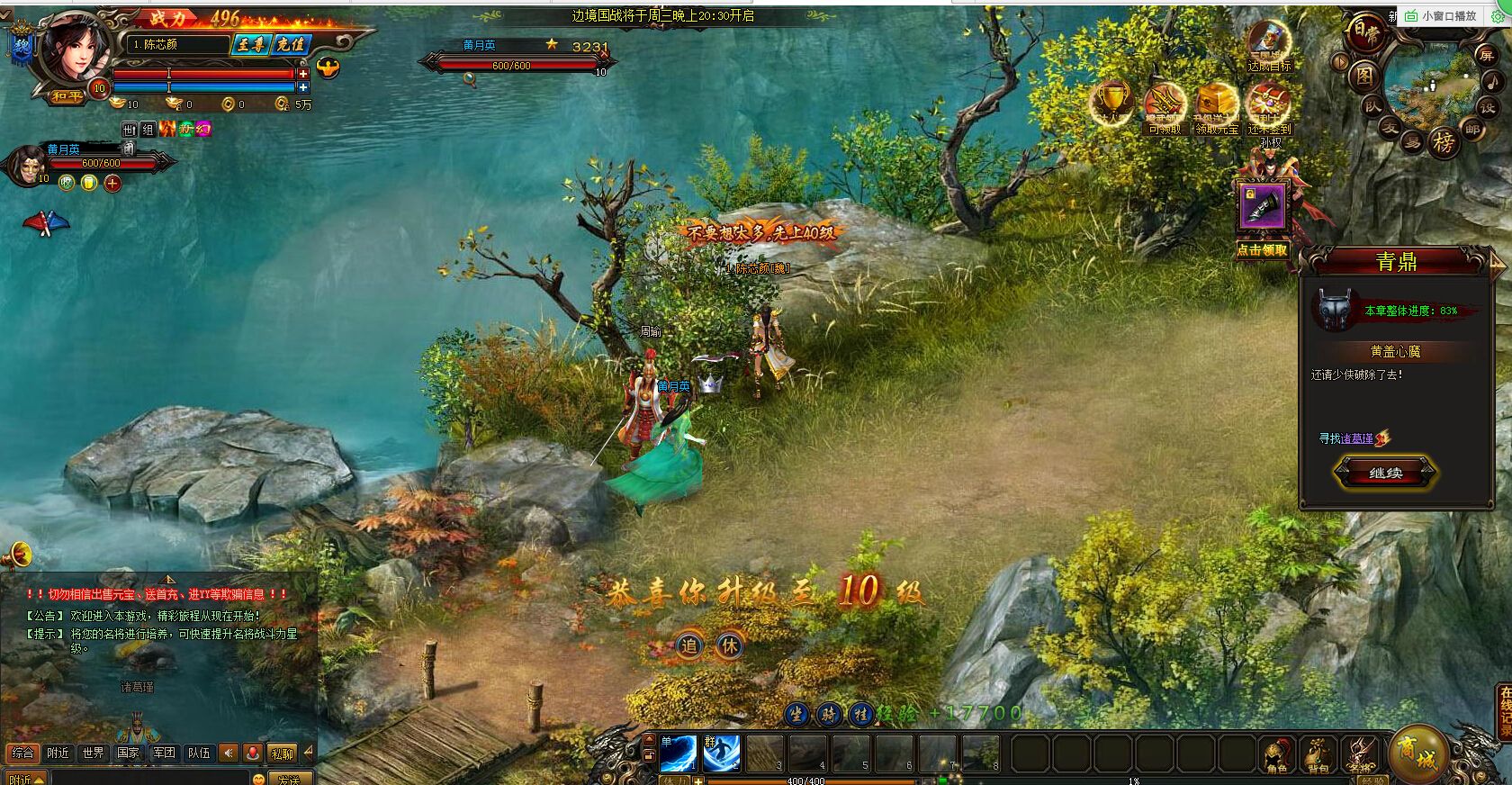This screenshot has width=1512, height=785.
Task: Toggle the 追 auto-track round button
Action: point(688,645)
